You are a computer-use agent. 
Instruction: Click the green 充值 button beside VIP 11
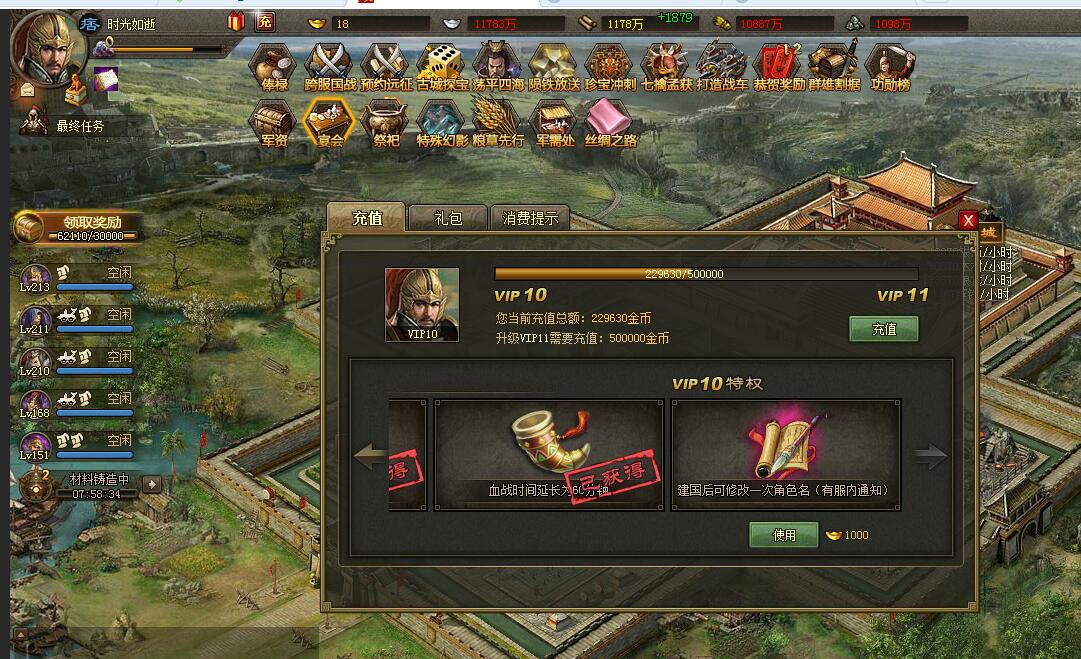(x=883, y=328)
